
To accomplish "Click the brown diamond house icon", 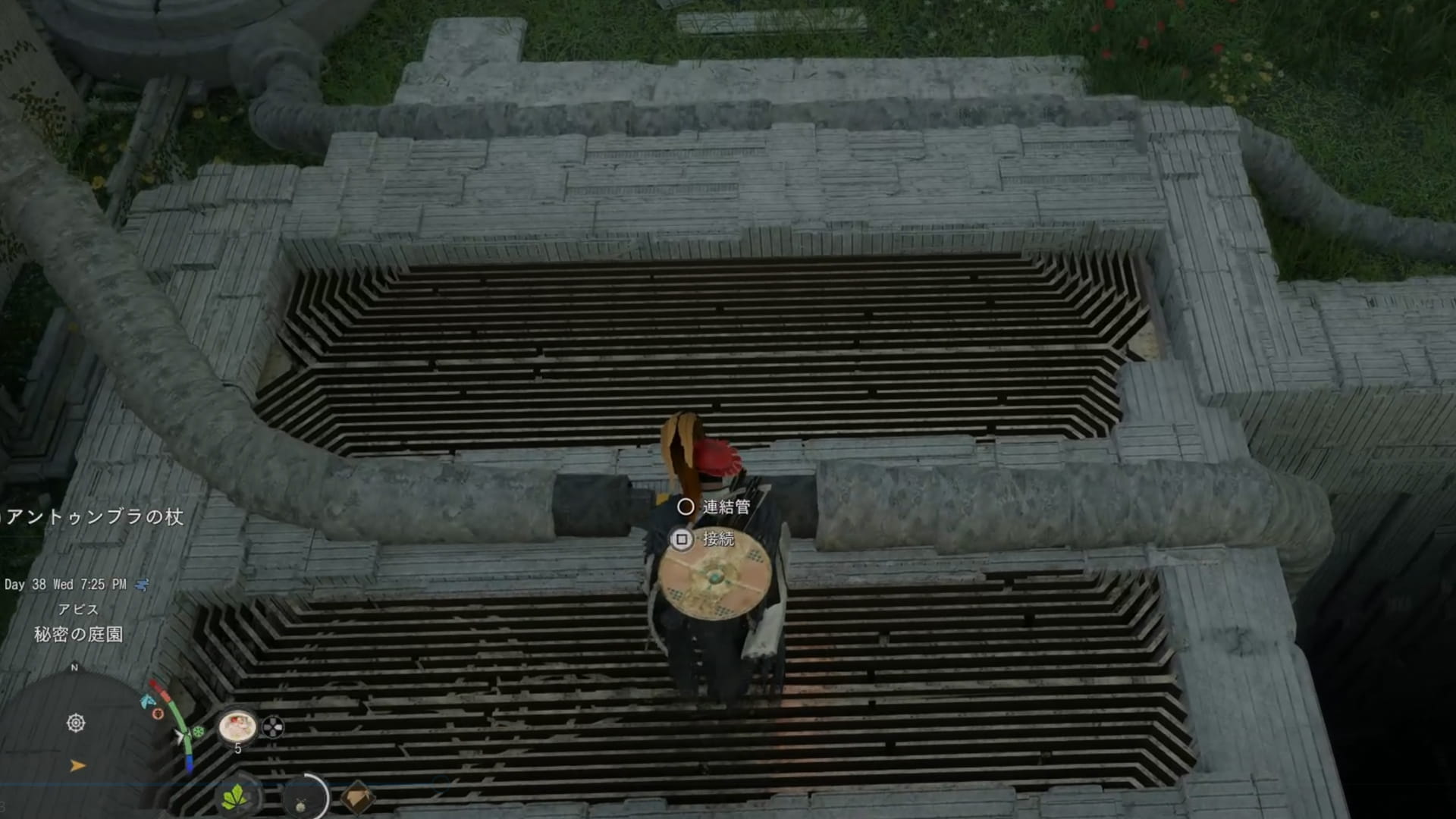I will coord(356,798).
